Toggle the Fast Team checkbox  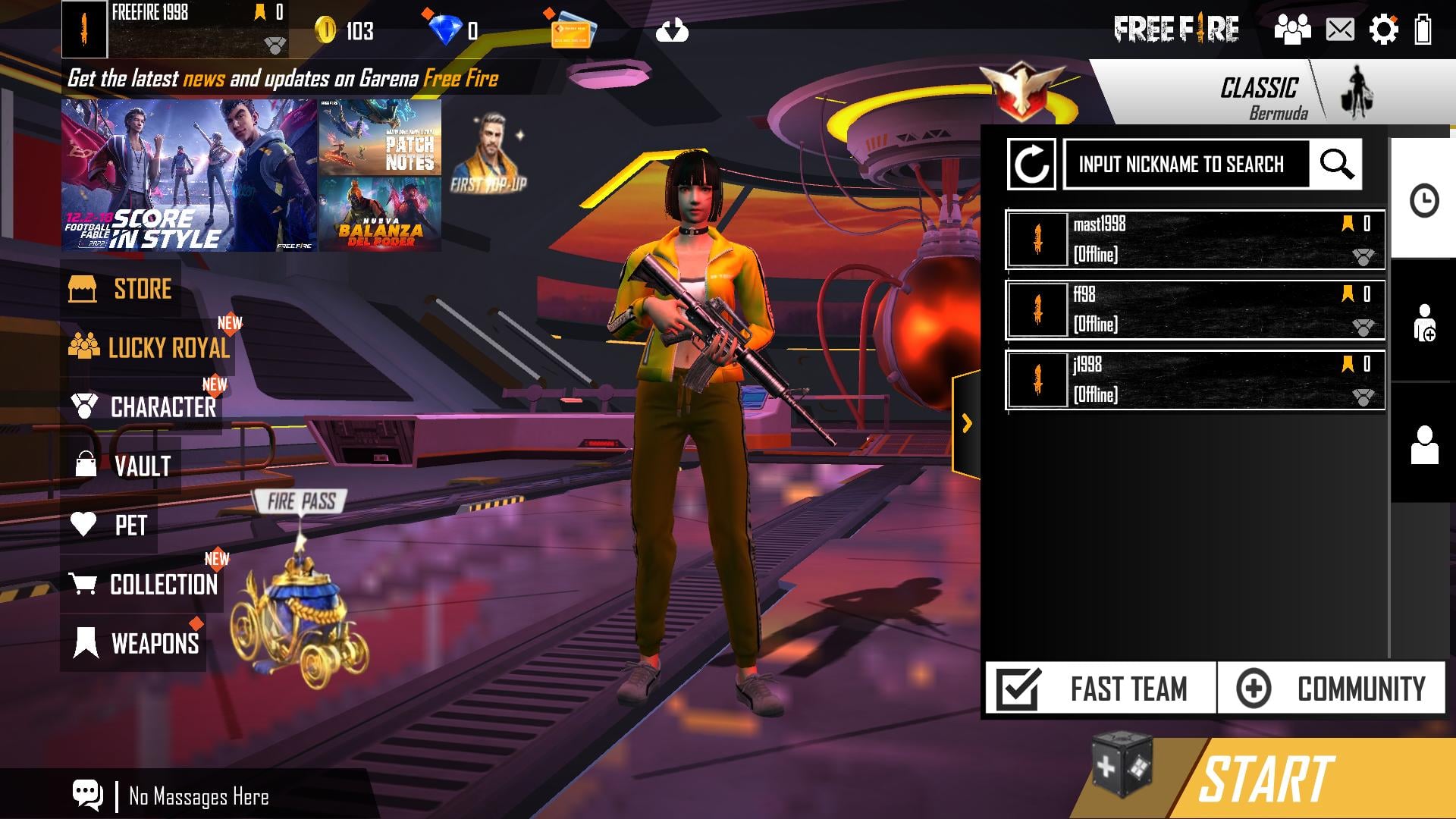(x=1018, y=689)
